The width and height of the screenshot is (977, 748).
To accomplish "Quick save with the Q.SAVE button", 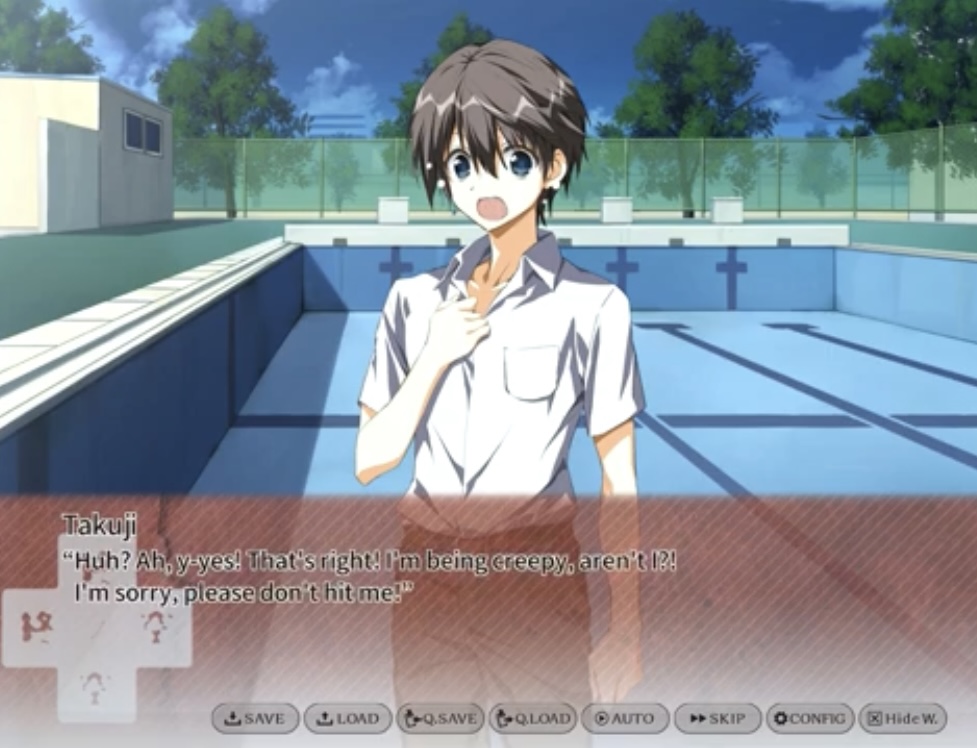I will [x=440, y=718].
